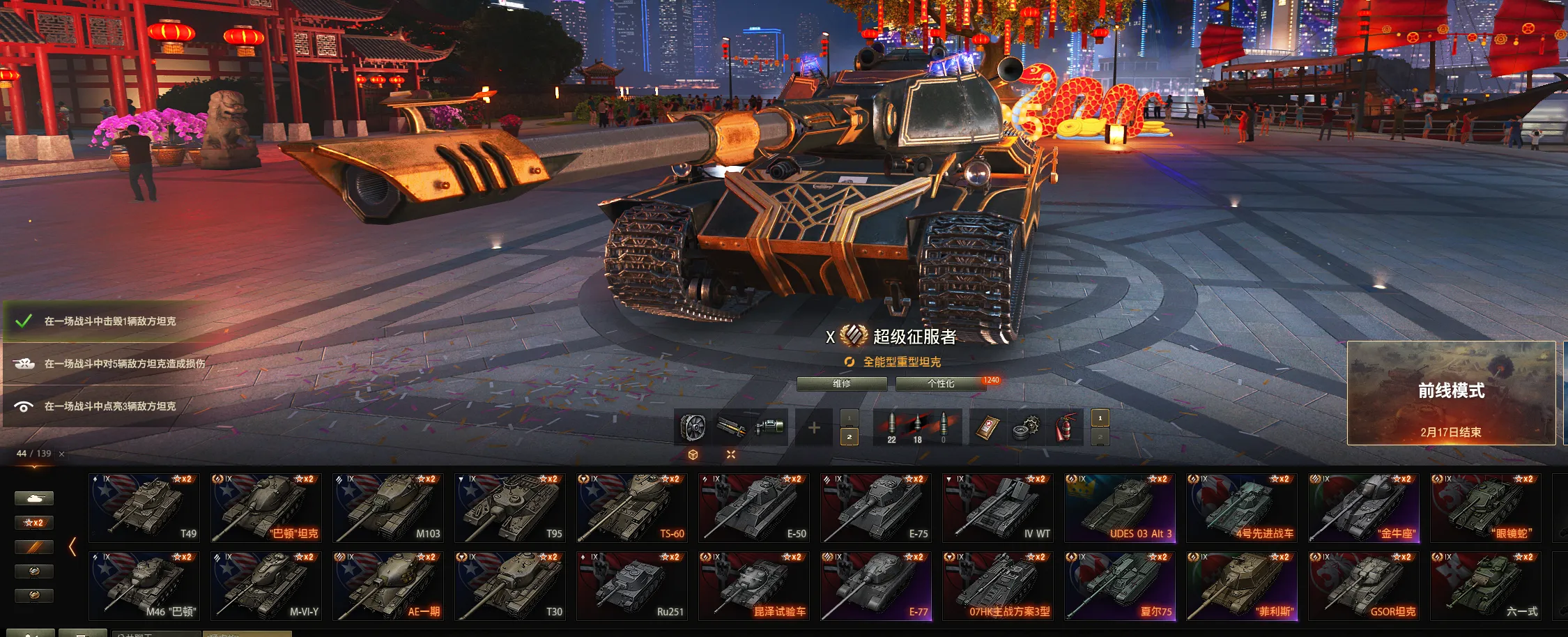The image size is (1568, 637).
Task: Open the fire extinguisher consumable slot
Action: (1062, 427)
